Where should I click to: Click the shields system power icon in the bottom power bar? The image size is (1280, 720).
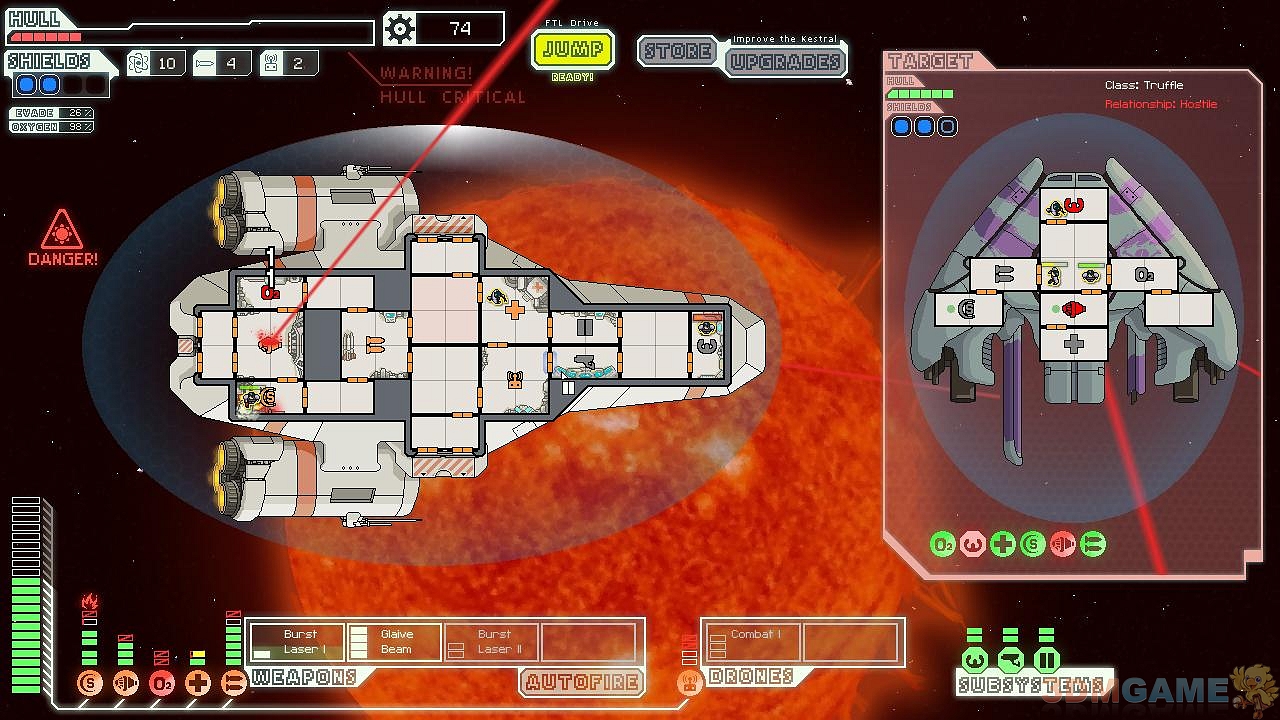pyautogui.click(x=90, y=684)
